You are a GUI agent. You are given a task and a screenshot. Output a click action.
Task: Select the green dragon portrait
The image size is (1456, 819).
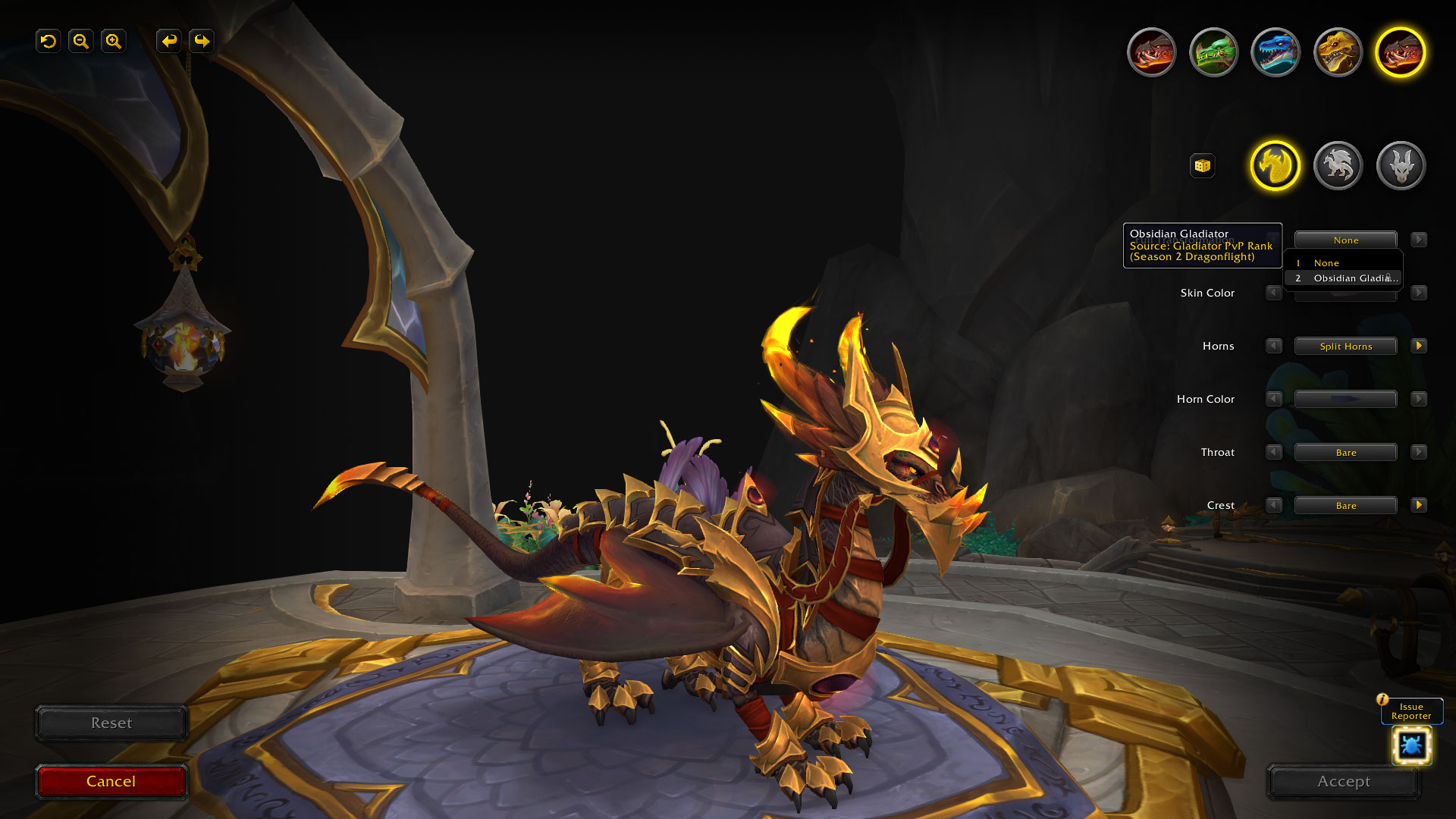1213,52
